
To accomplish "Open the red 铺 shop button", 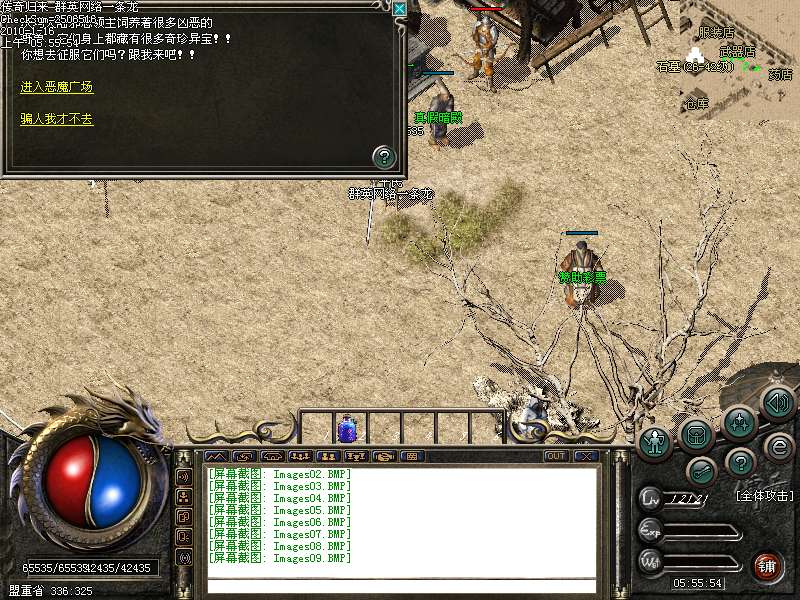I will point(768,565).
